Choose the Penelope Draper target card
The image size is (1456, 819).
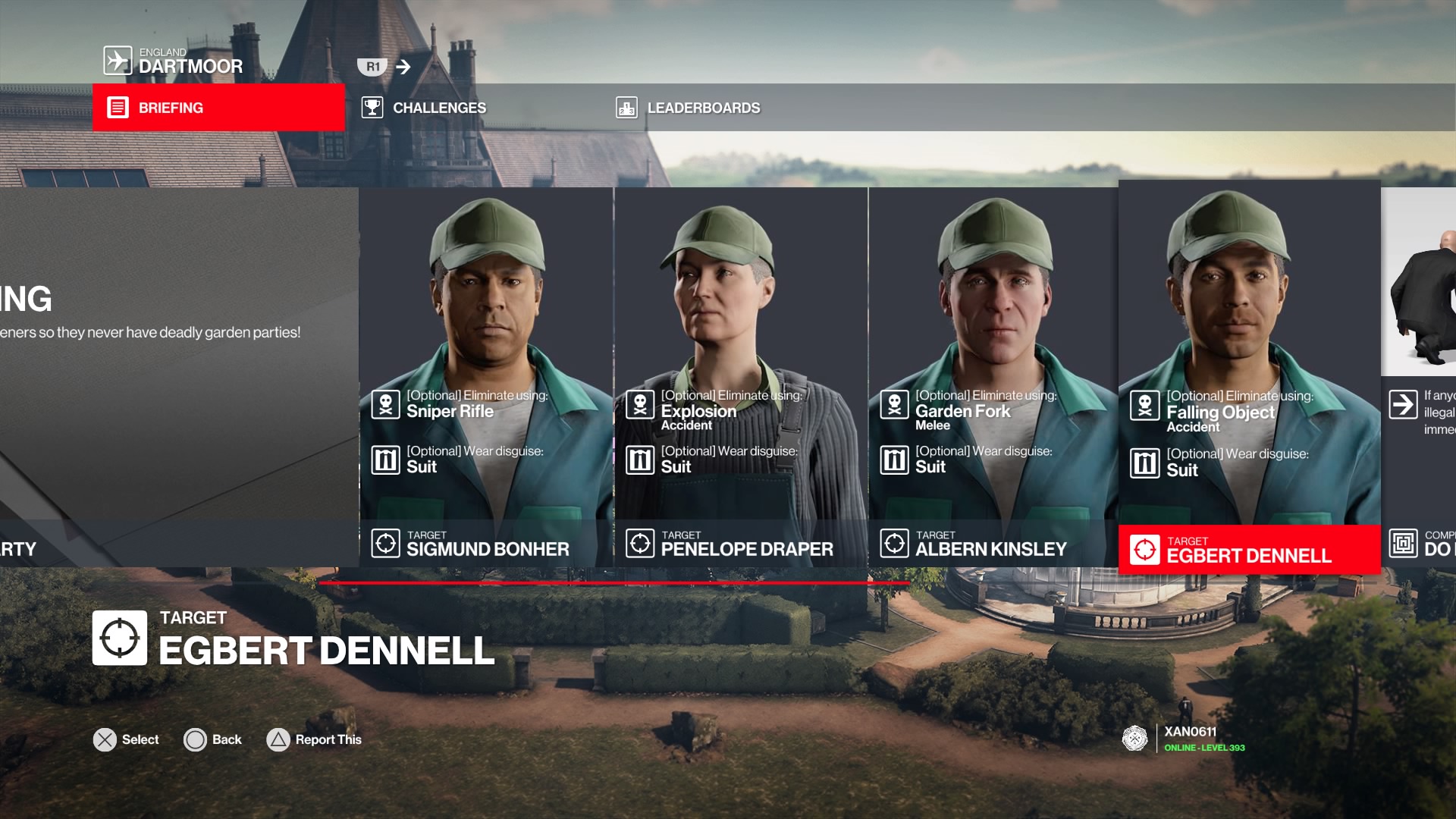pyautogui.click(x=741, y=377)
